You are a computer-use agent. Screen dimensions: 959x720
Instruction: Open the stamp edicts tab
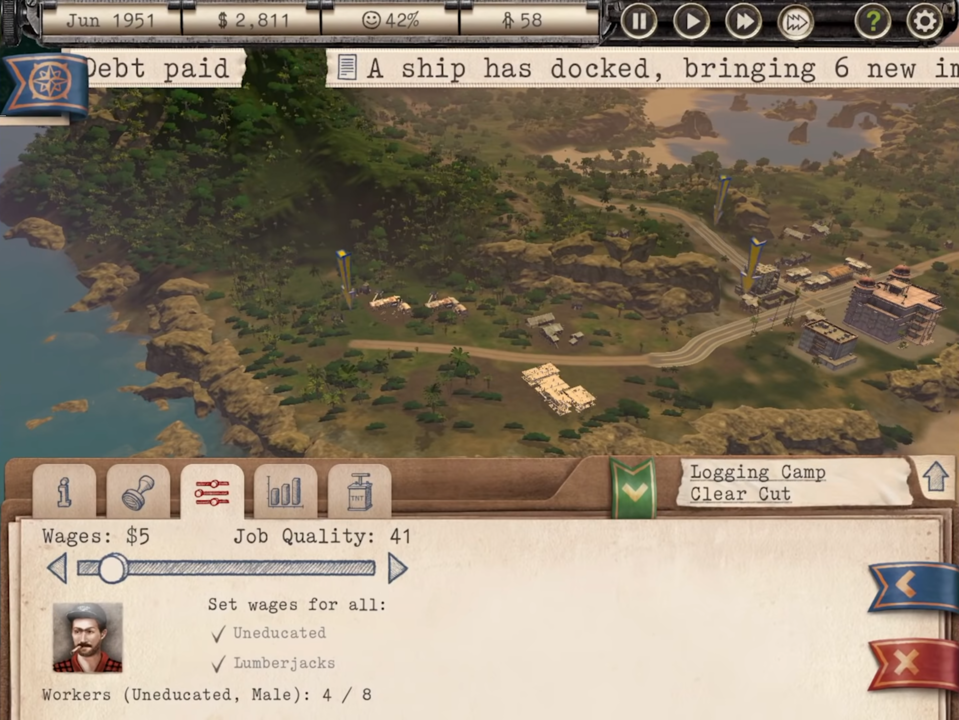point(138,491)
